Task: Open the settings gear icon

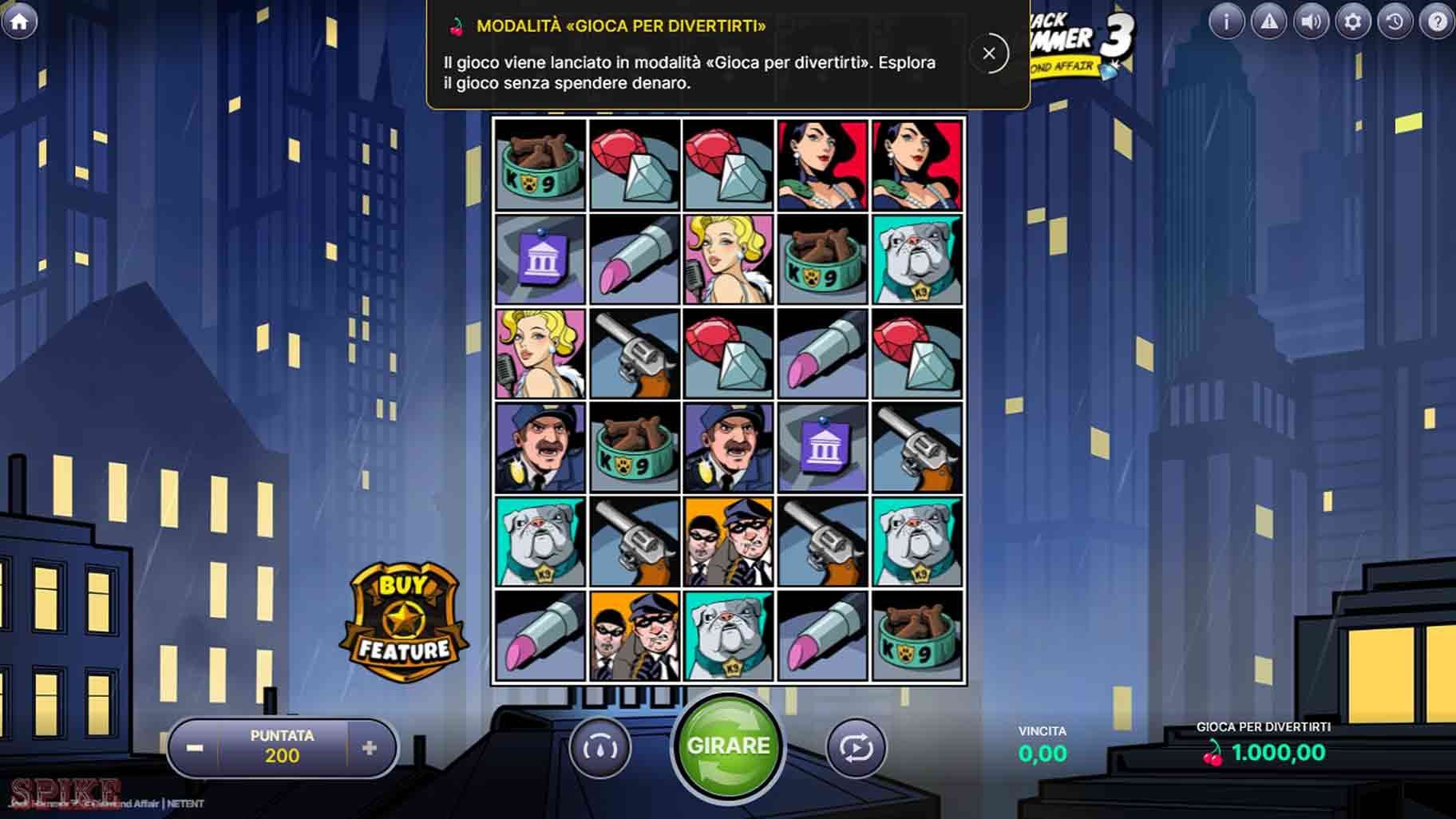Action: (1353, 22)
